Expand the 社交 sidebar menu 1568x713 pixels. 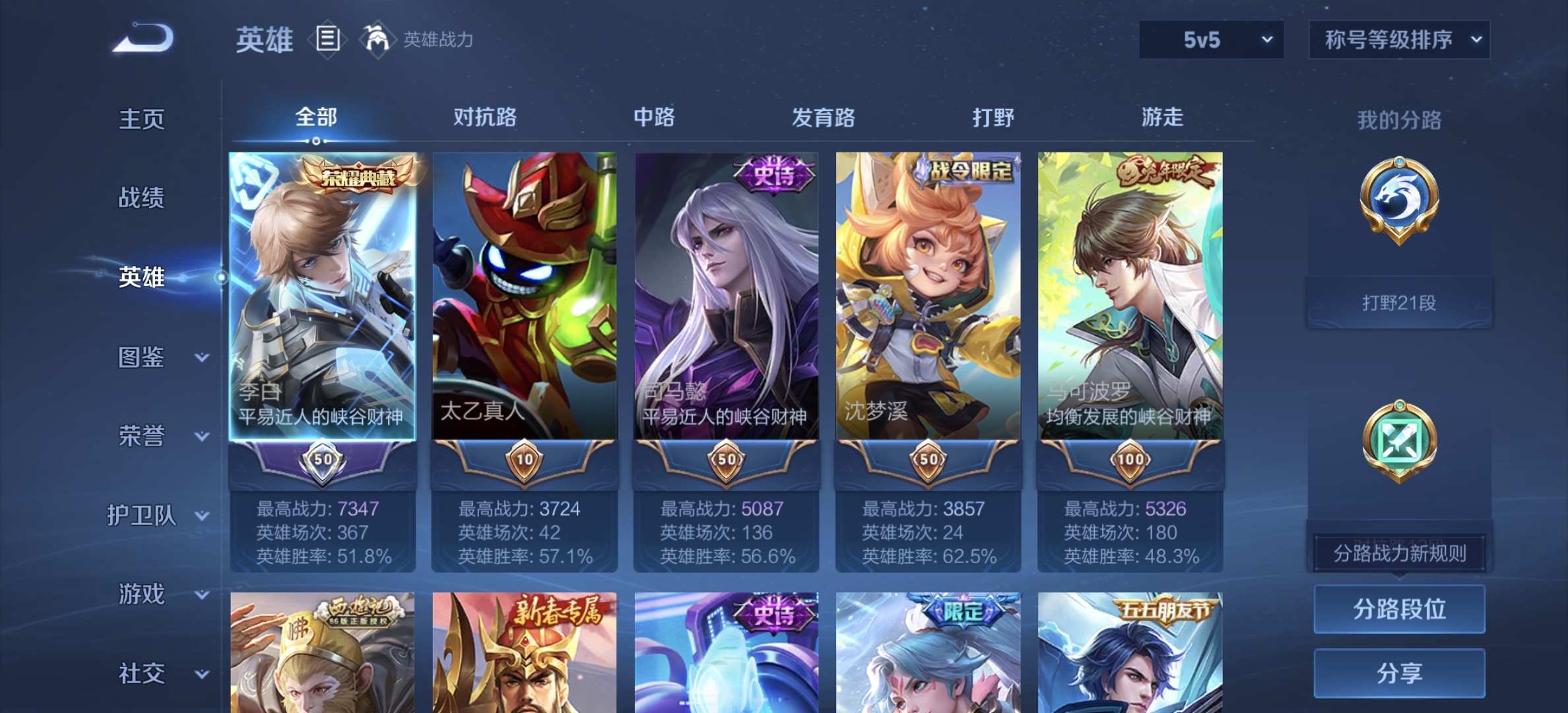(x=158, y=673)
